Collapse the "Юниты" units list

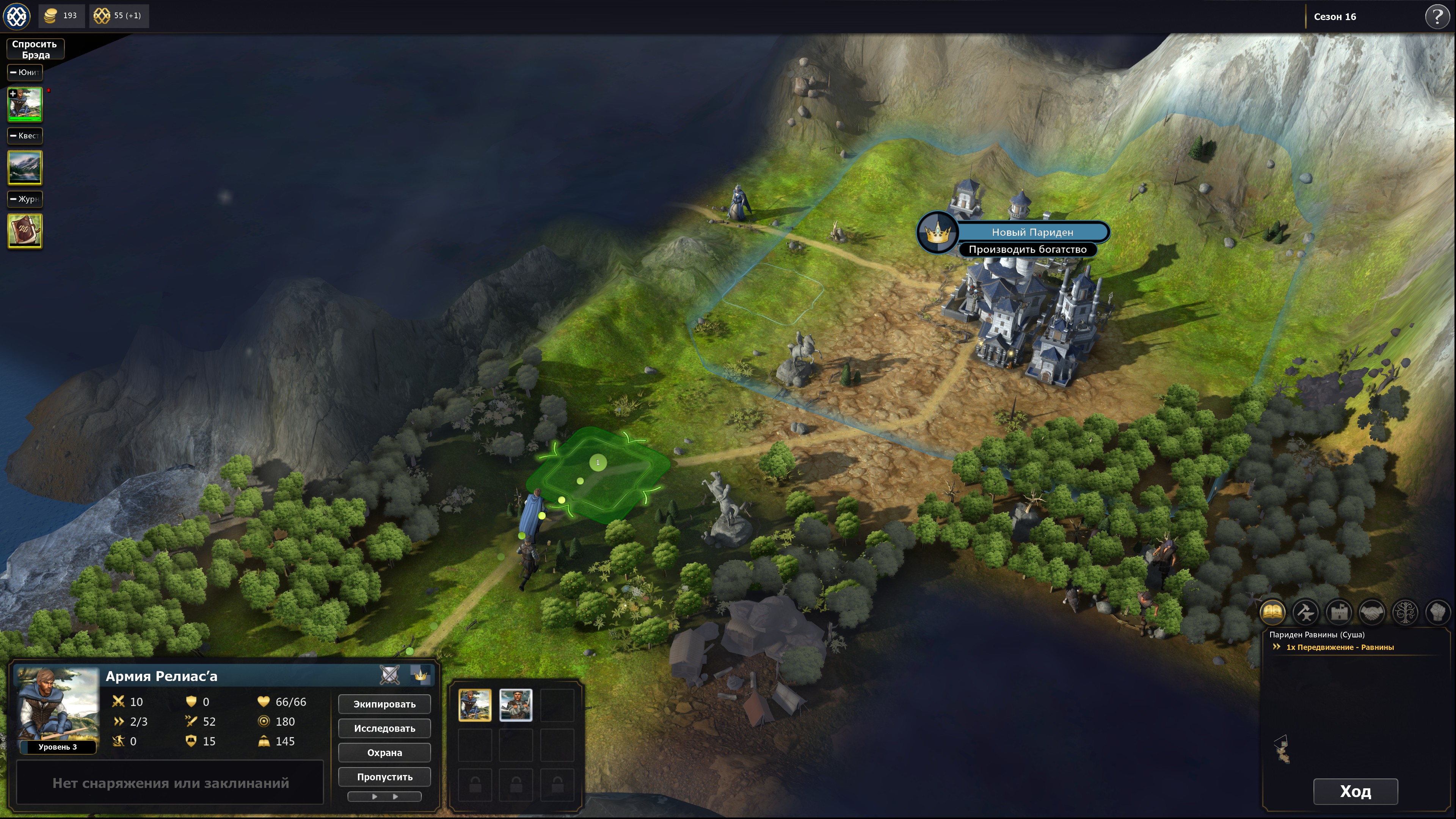(x=25, y=72)
